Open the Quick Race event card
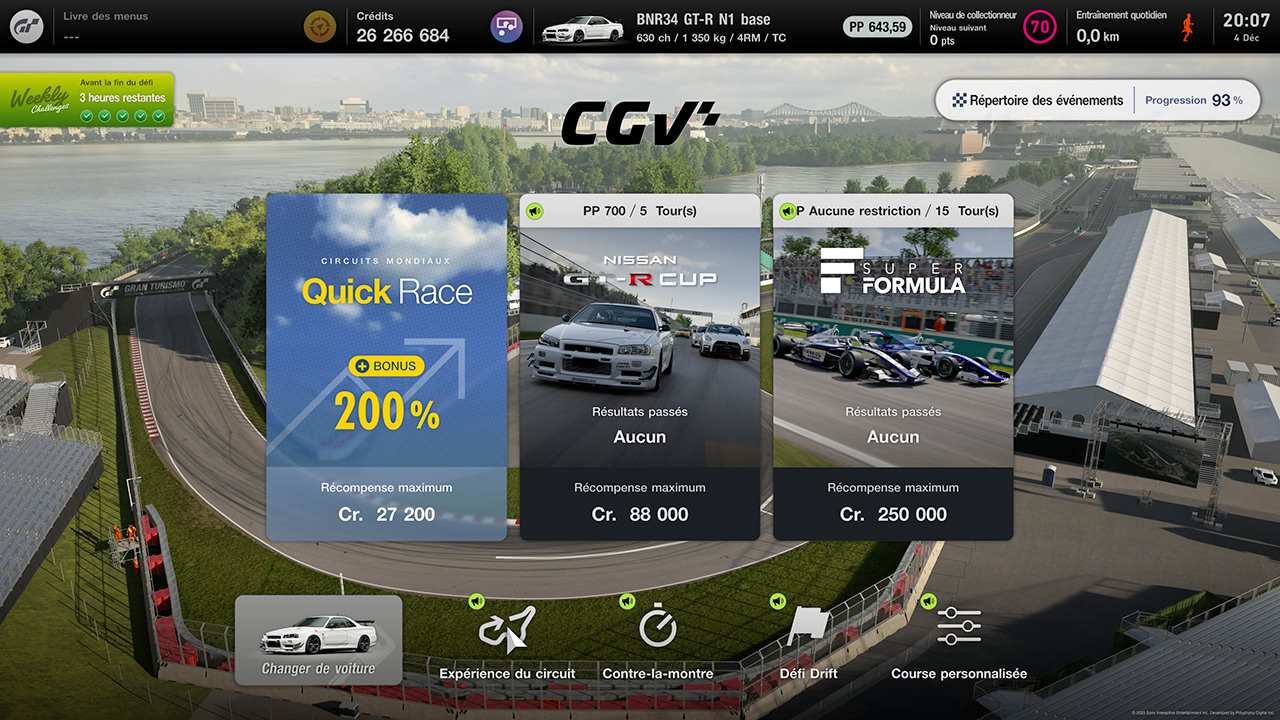This screenshot has height=720, width=1280. (x=386, y=367)
